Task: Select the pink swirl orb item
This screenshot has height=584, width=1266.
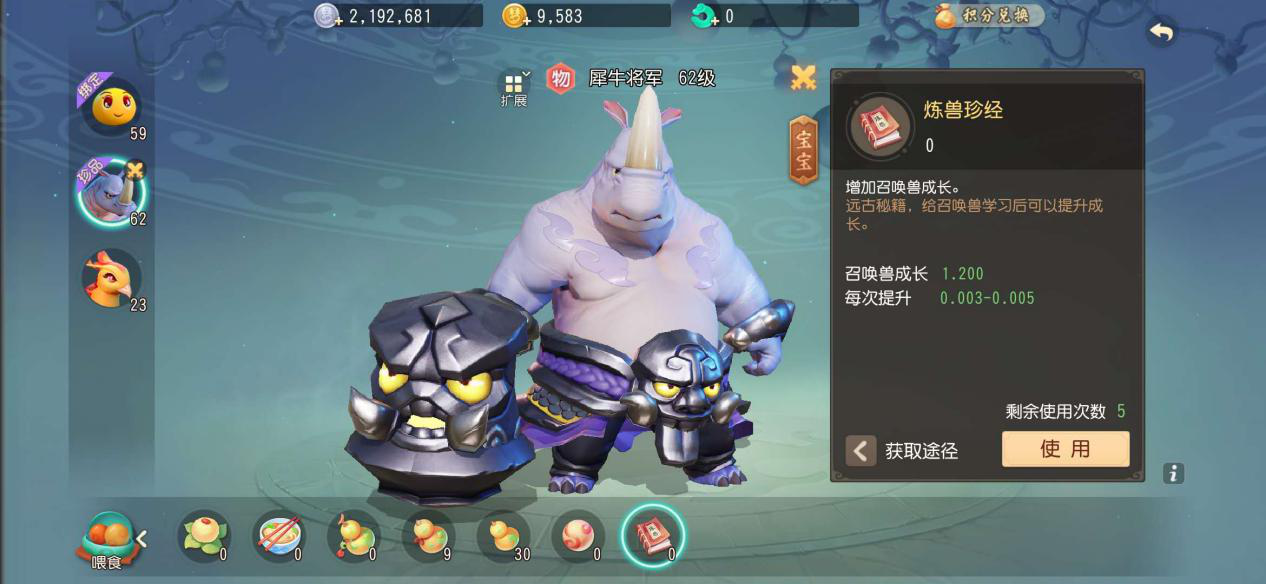Action: (x=578, y=536)
